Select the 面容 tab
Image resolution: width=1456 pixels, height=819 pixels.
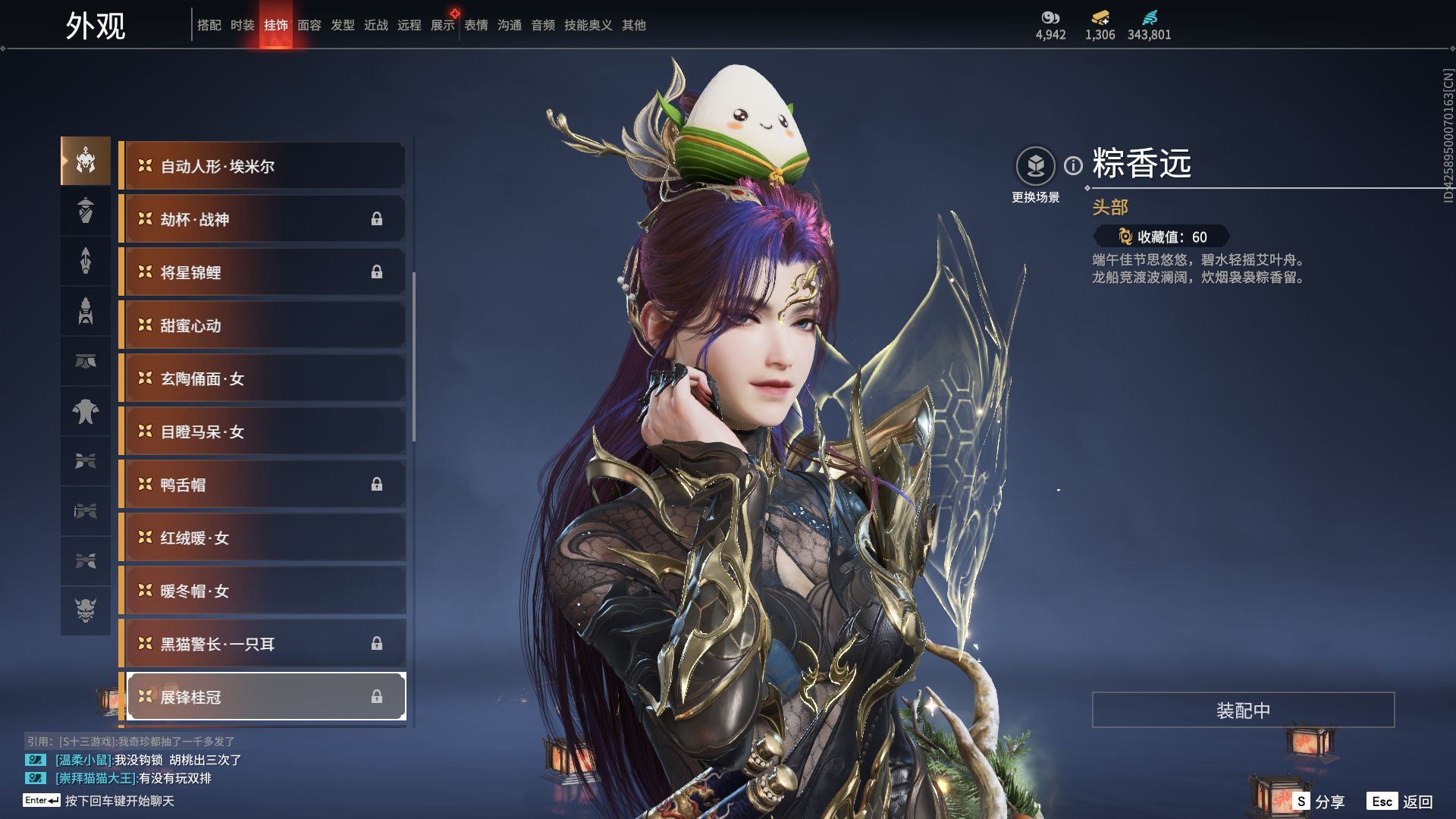point(309,25)
